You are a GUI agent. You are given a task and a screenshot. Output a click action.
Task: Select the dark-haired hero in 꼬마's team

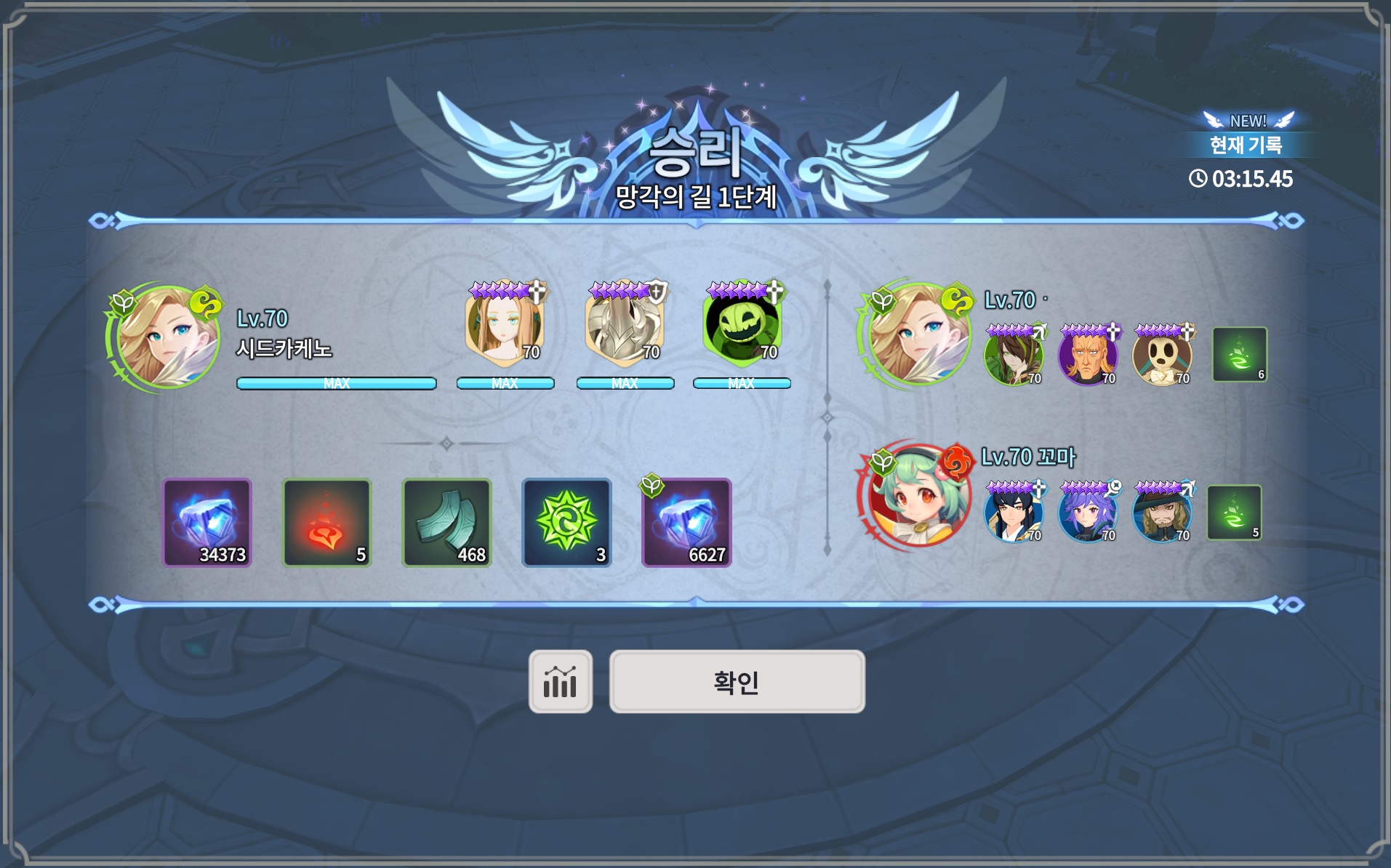[x=1014, y=513]
